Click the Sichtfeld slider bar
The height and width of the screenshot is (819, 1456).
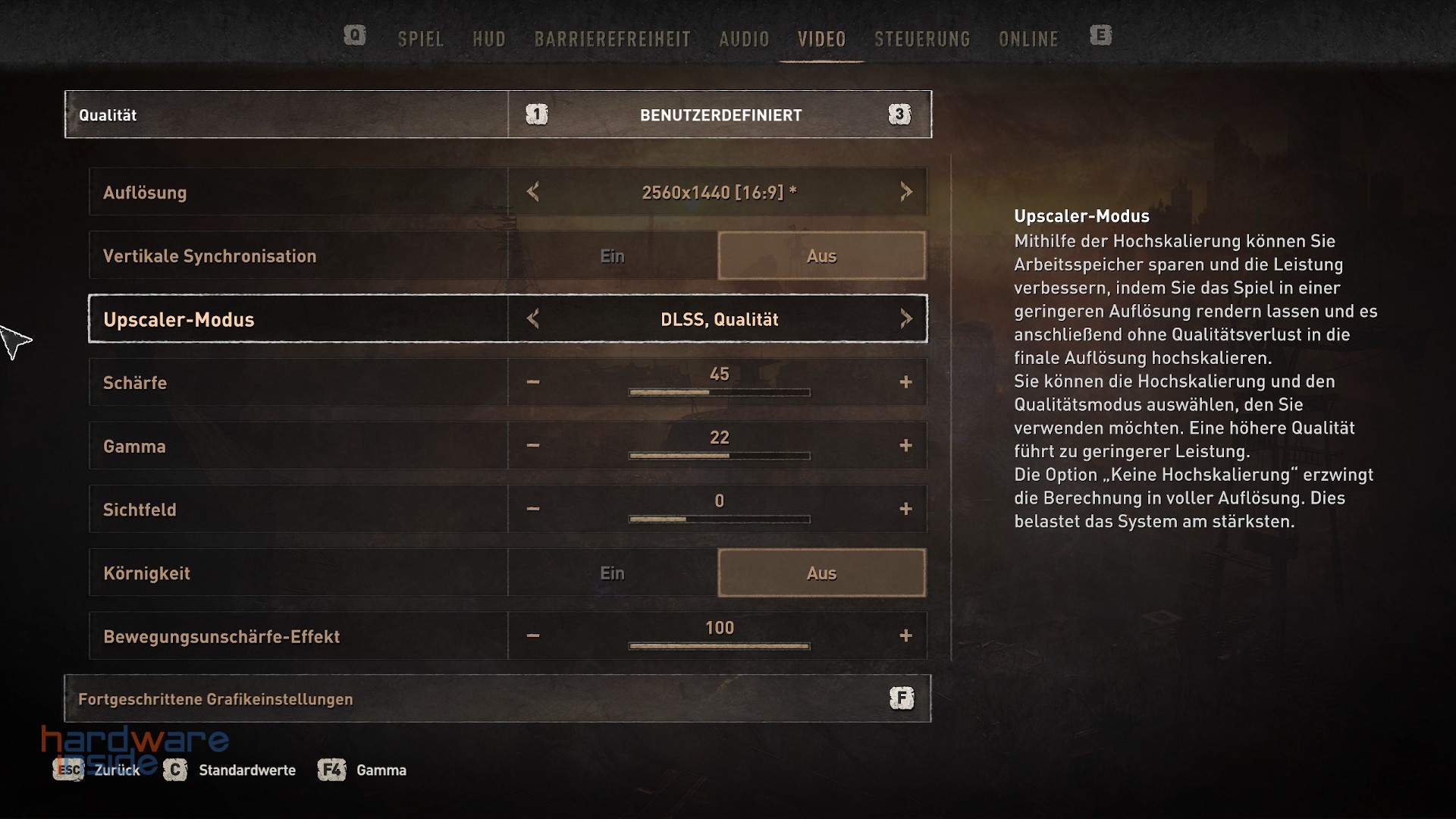click(719, 519)
